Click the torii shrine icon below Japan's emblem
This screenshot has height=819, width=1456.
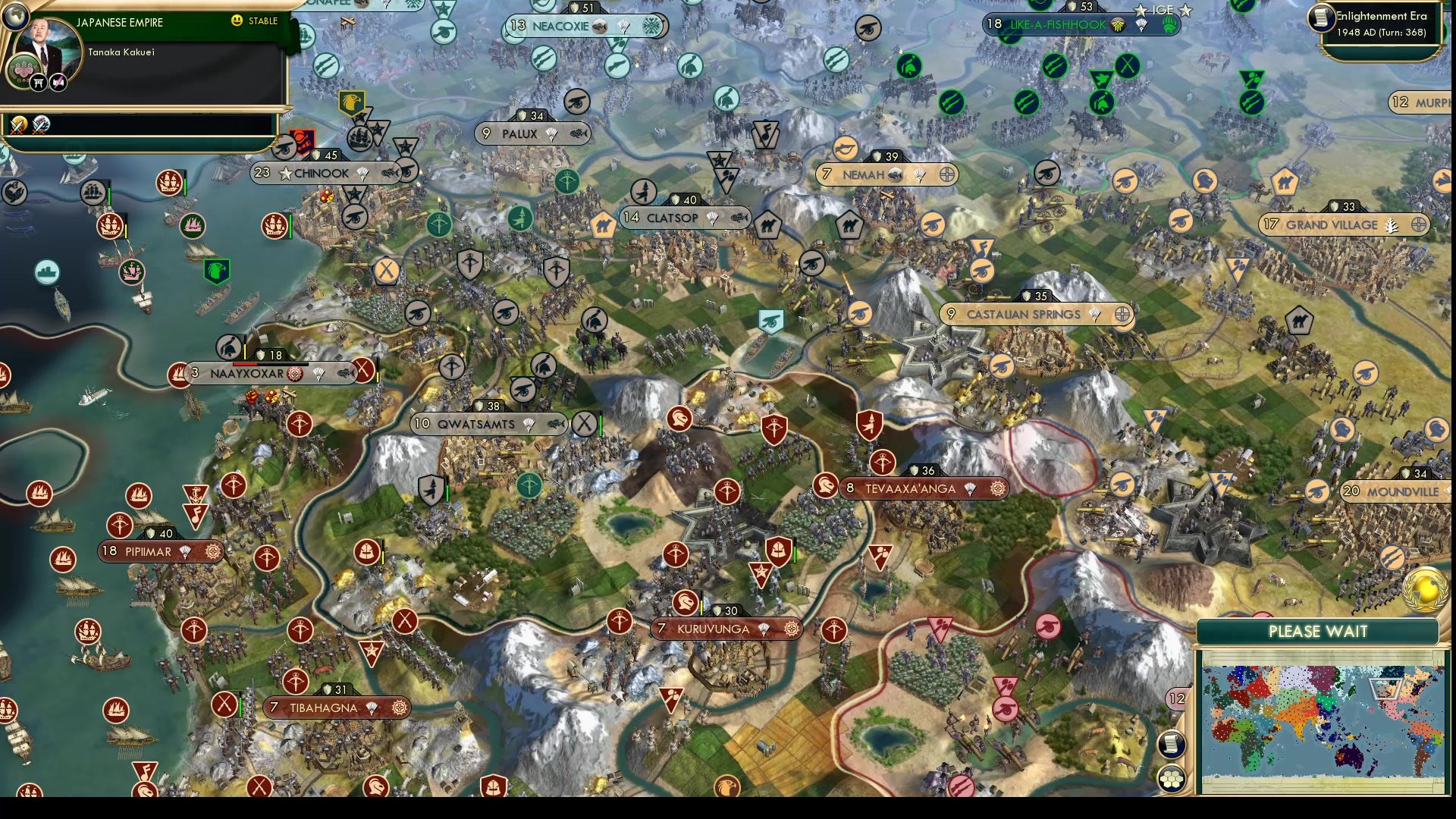click(x=38, y=82)
